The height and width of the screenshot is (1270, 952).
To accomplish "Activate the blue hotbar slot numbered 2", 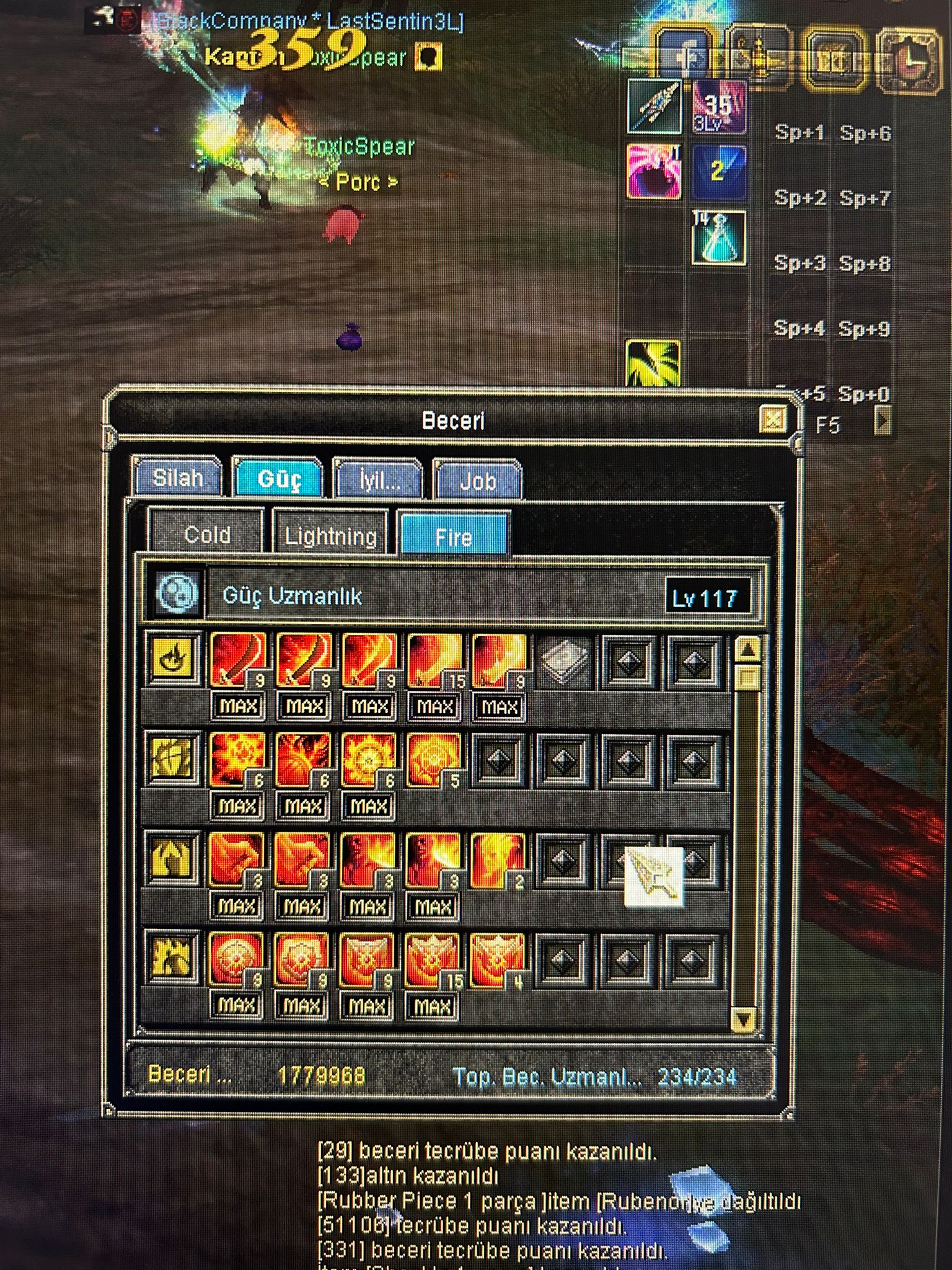I will pyautogui.click(x=718, y=172).
